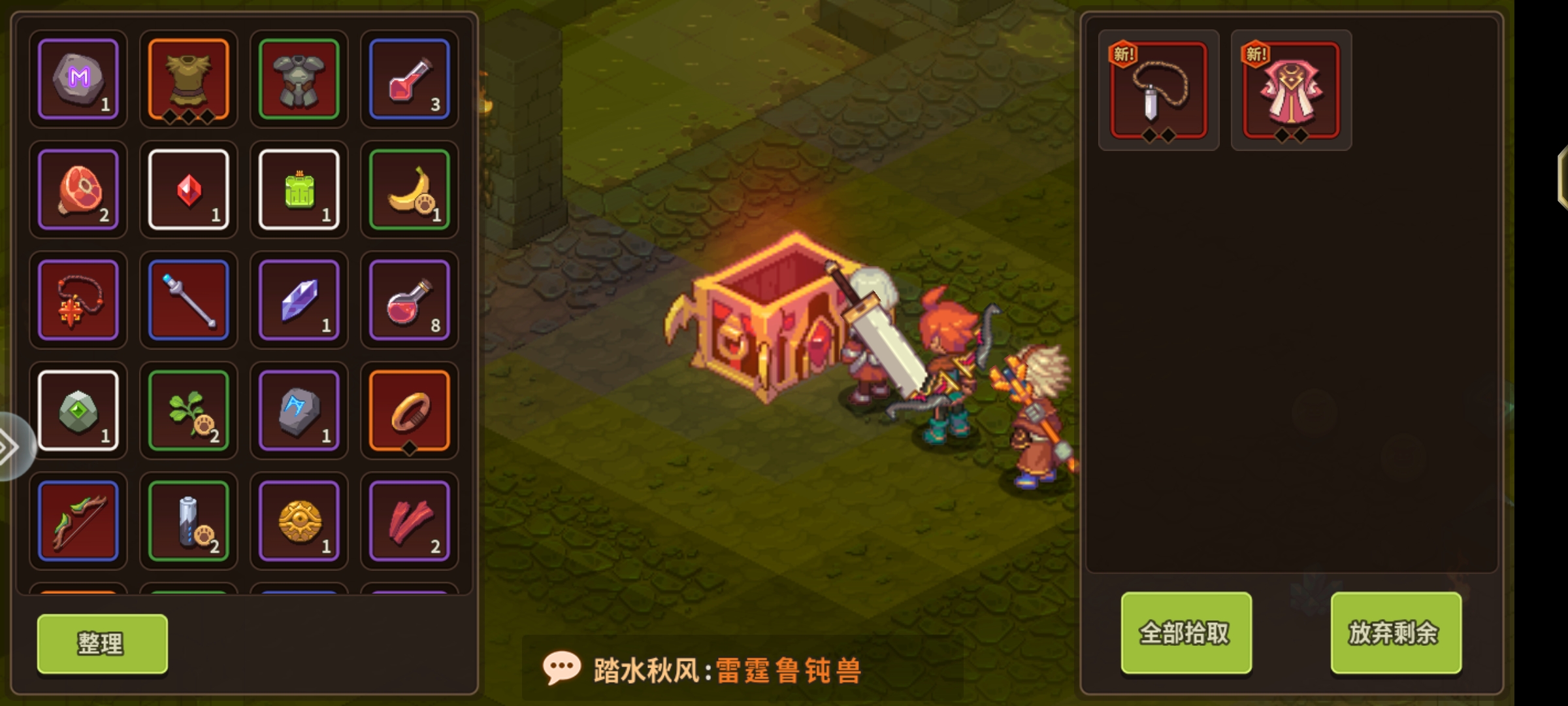Select the purple M rune stone
The image size is (1568, 706).
(x=78, y=79)
